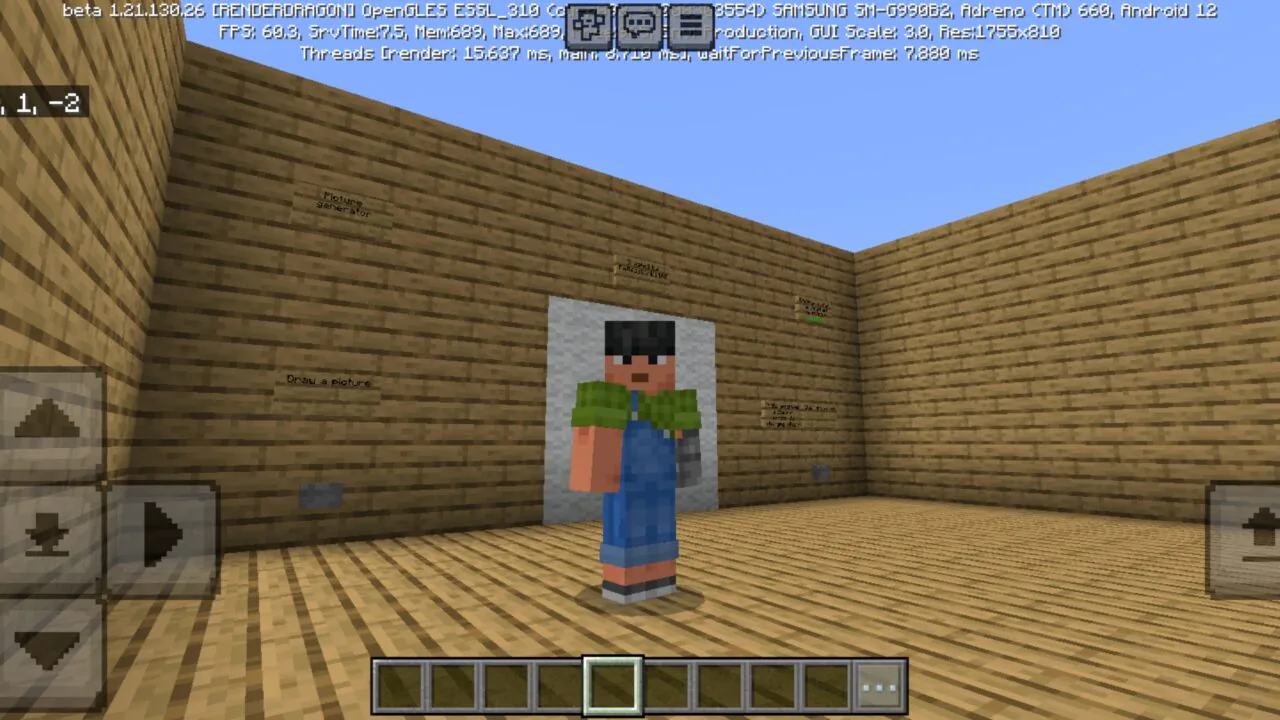Screen dimensions: 1280x720
Task: Tap the inventory dots button beside the hotbar
Action: point(878,684)
